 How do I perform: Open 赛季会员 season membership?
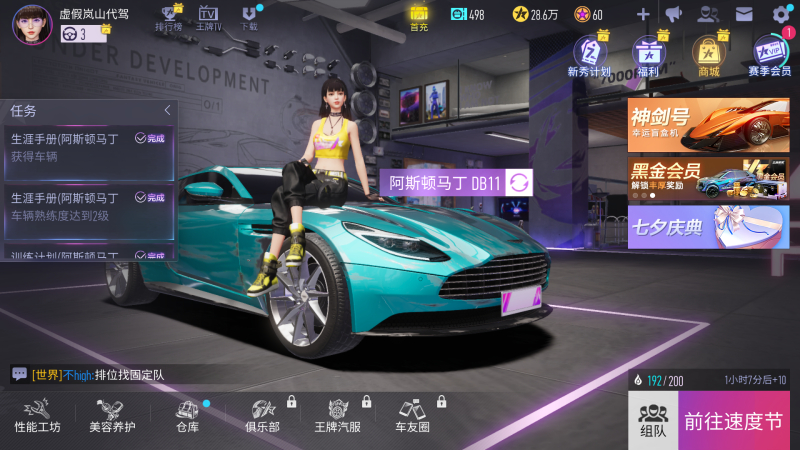769,54
